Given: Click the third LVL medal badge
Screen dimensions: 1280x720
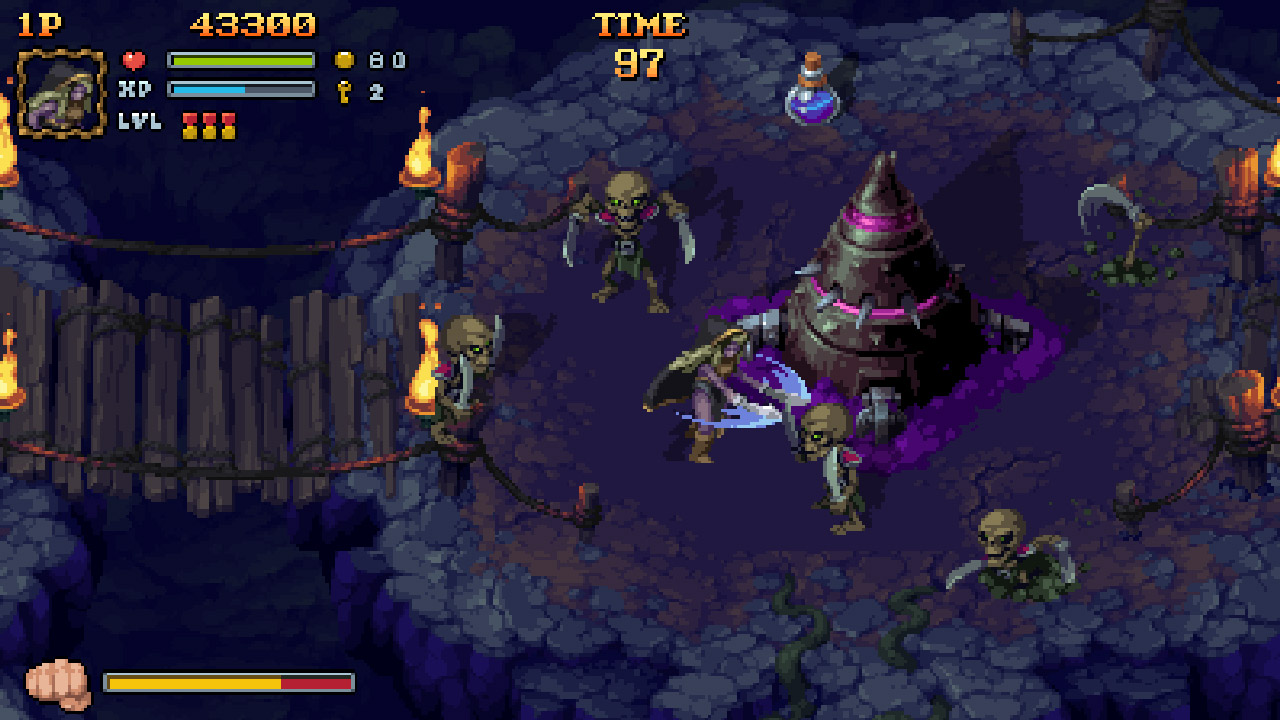Looking at the screenshot, I should point(229,124).
